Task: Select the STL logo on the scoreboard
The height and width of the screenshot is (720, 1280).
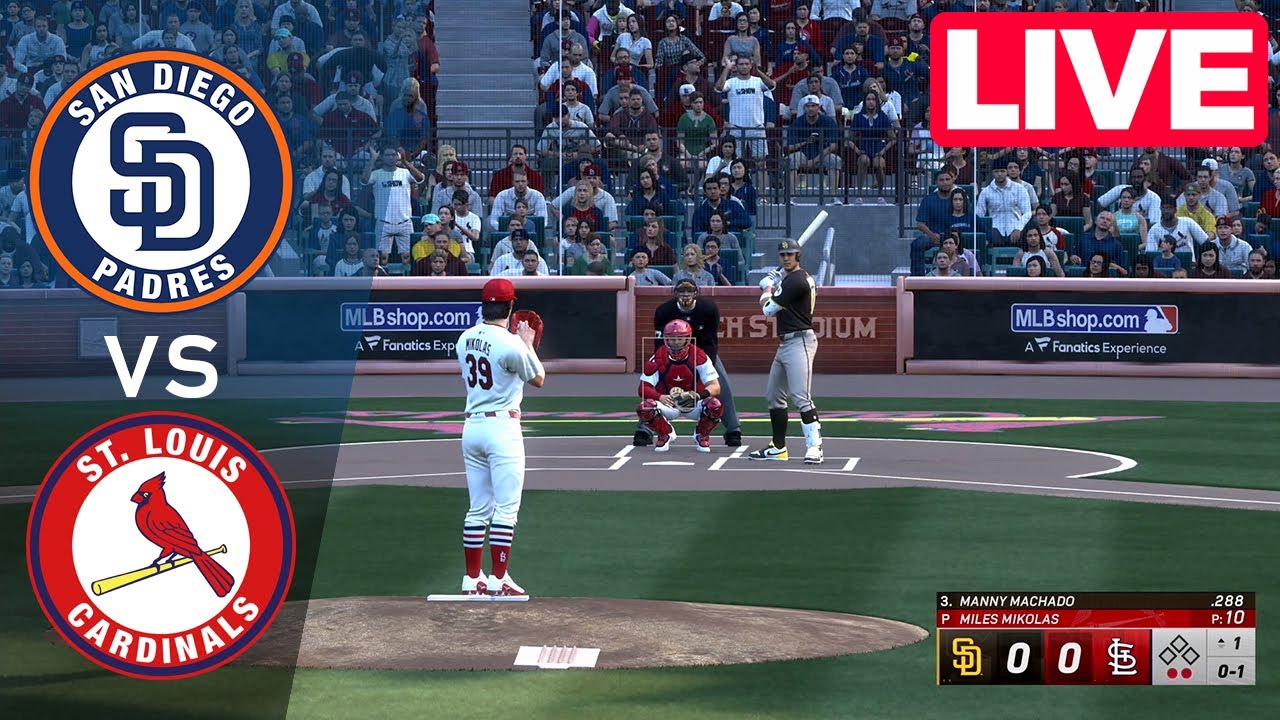Action: [x=1122, y=655]
